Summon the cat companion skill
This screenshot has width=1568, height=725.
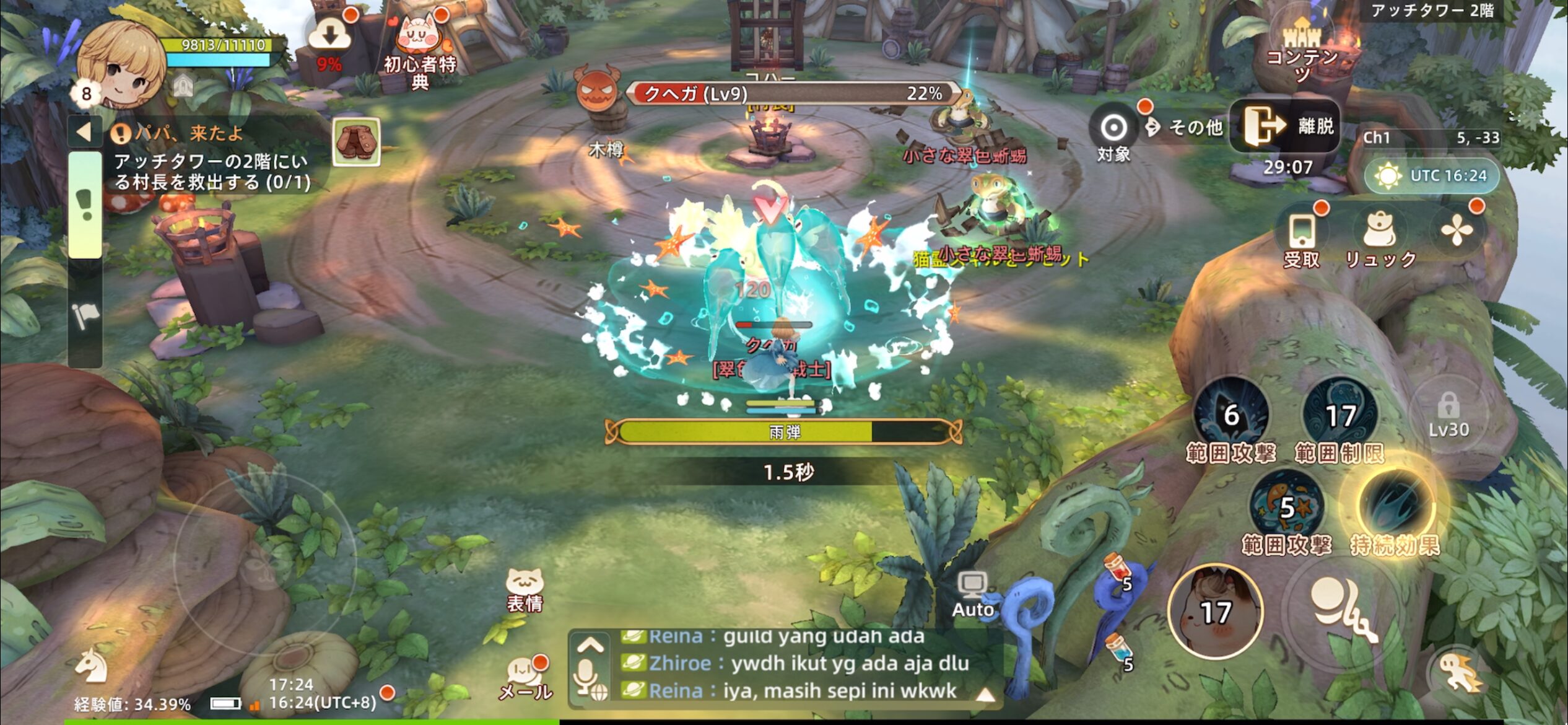pyautogui.click(x=1215, y=611)
